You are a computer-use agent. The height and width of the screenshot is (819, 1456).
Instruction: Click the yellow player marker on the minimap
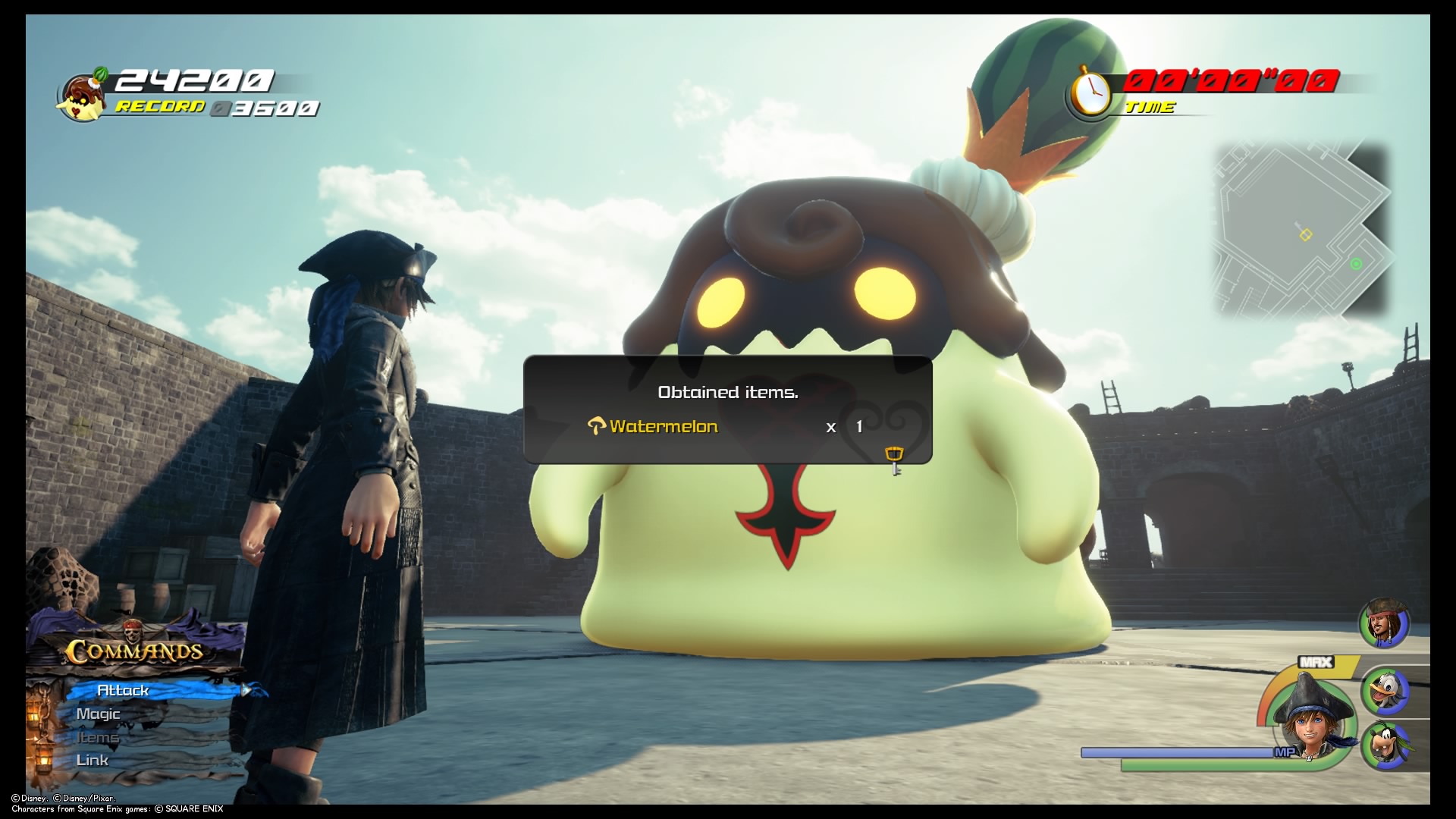coord(1306,234)
